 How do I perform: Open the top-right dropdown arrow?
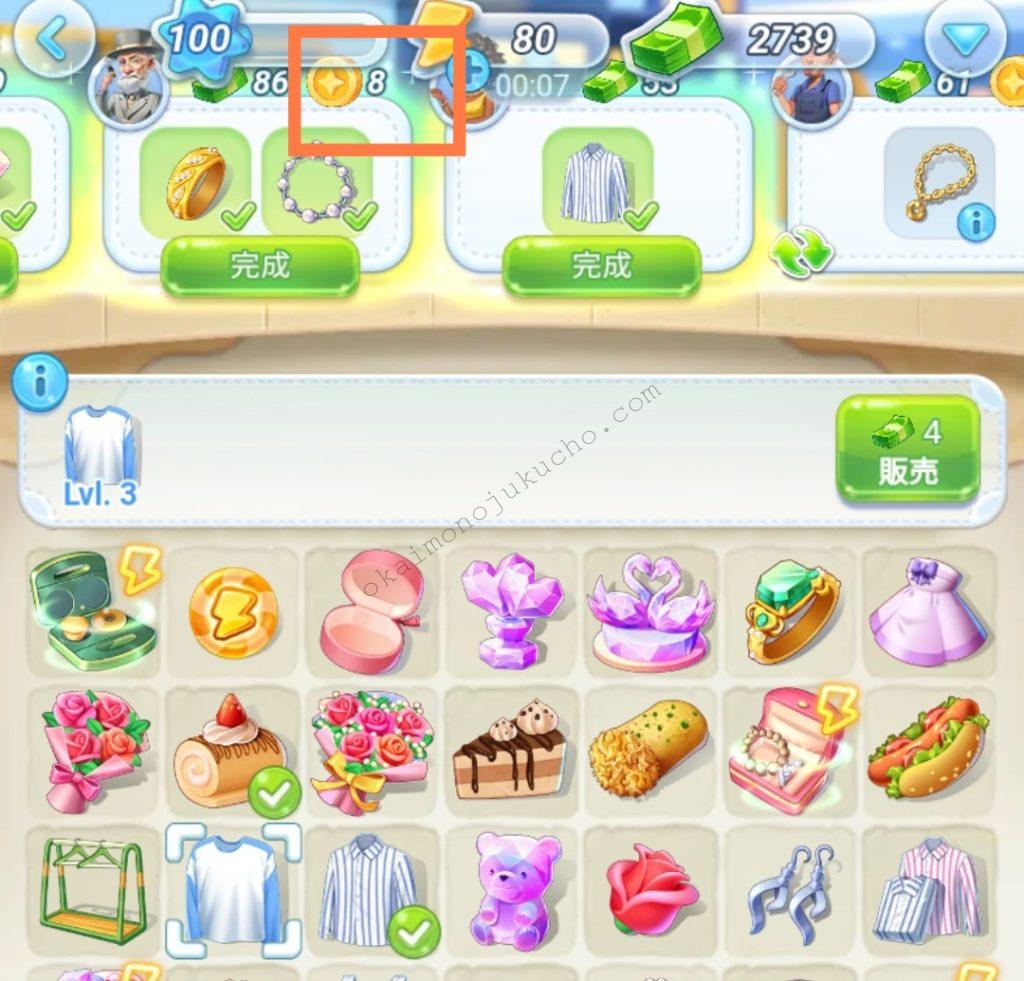[963, 40]
